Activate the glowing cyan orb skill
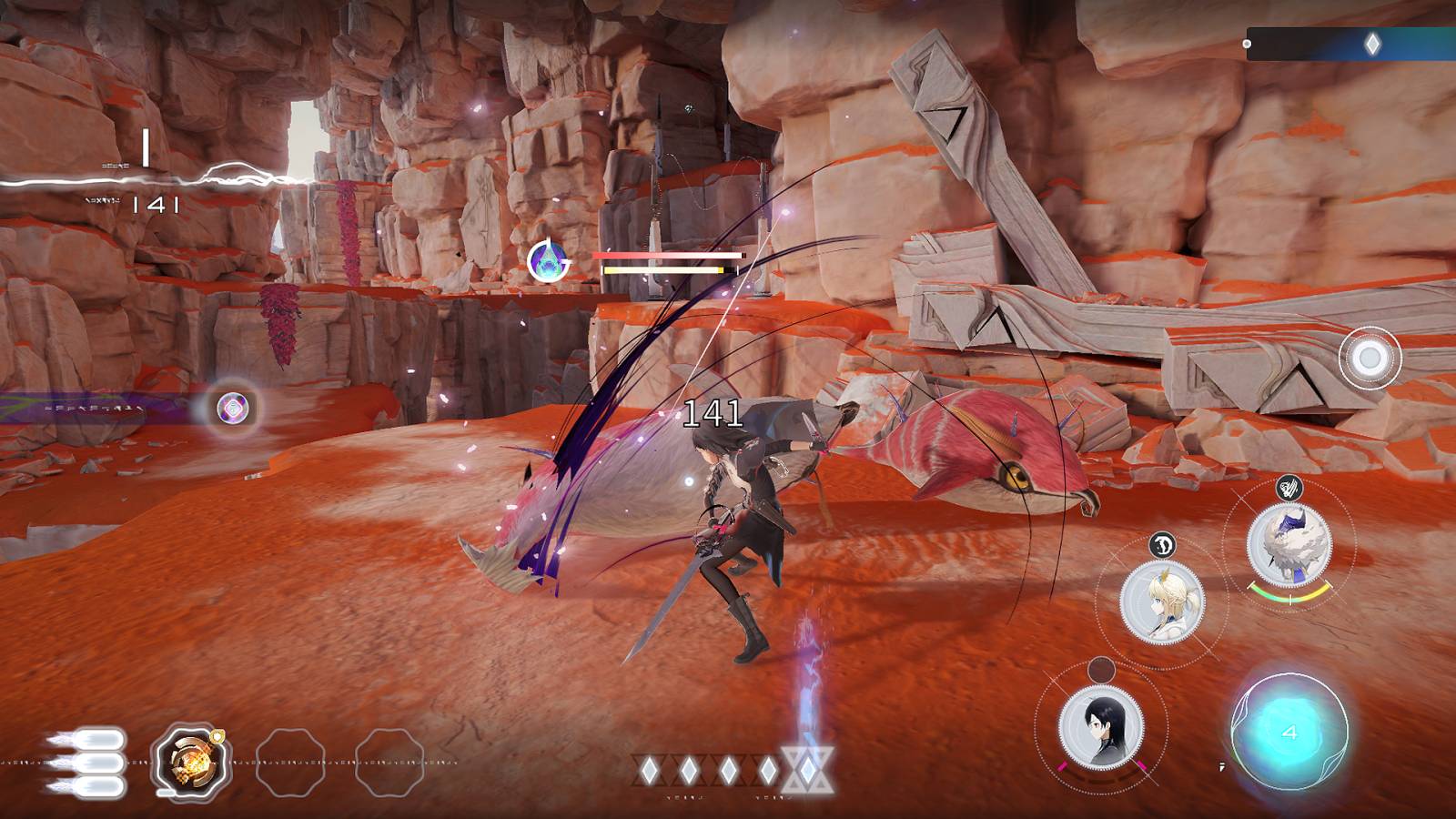The height and width of the screenshot is (819, 1456). 1289,733
